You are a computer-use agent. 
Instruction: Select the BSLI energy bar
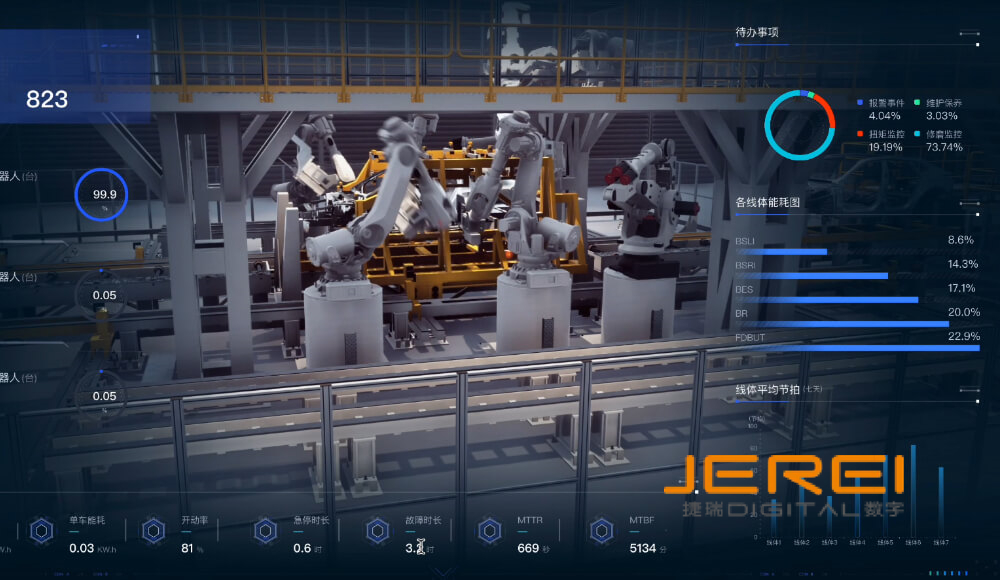coord(781,251)
